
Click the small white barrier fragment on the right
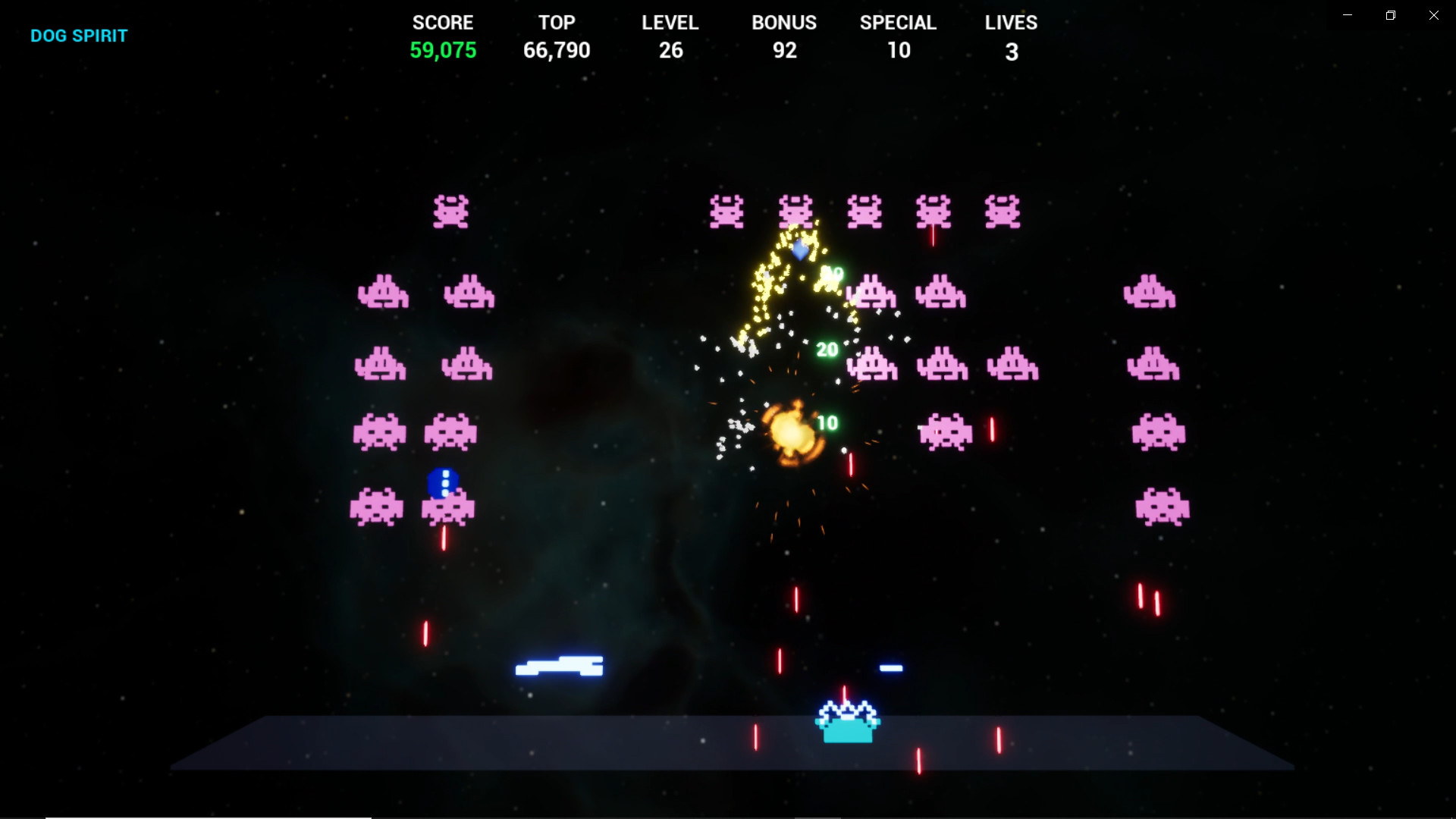890,668
